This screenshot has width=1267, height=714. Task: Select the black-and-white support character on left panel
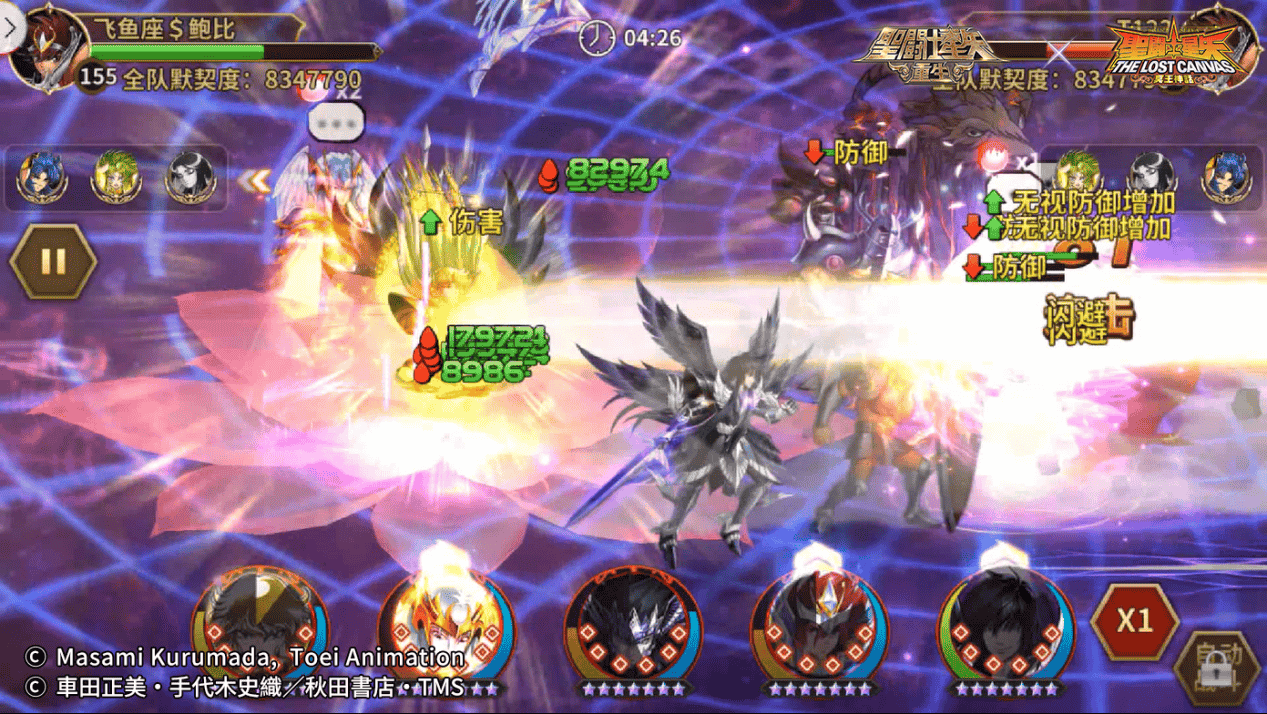187,177
